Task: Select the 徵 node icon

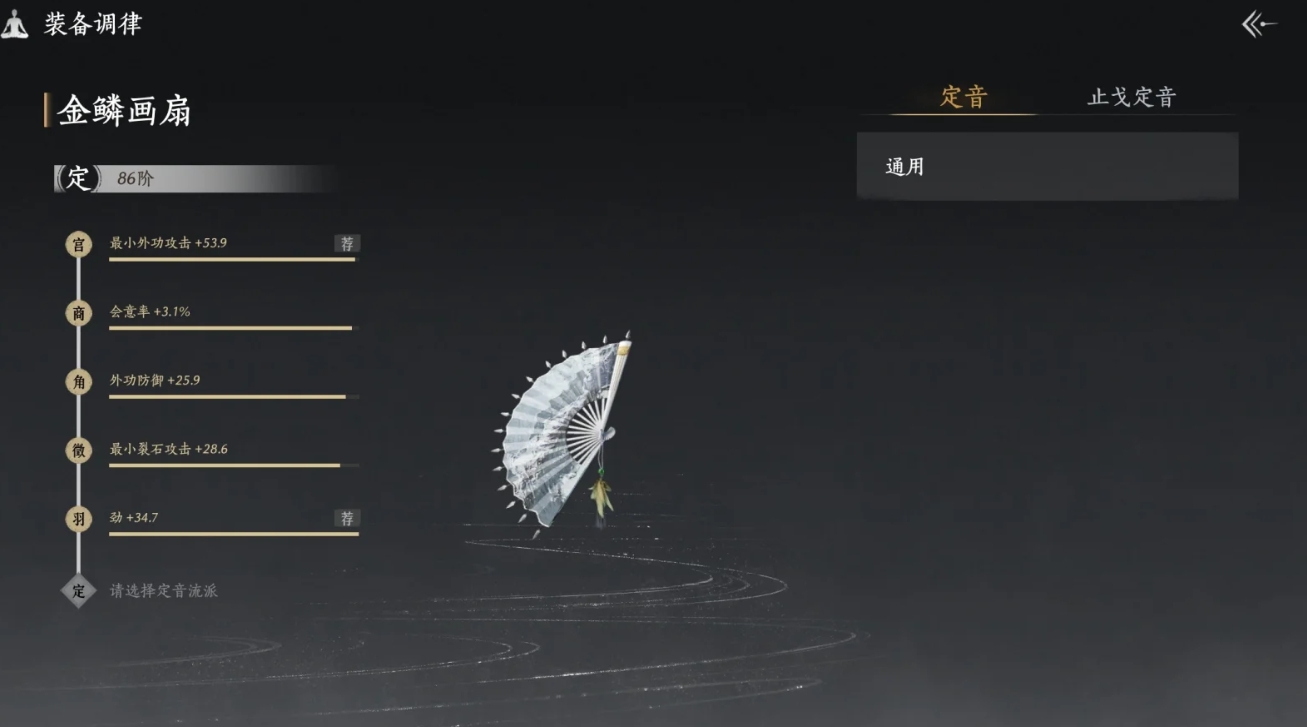Action: 78,451
